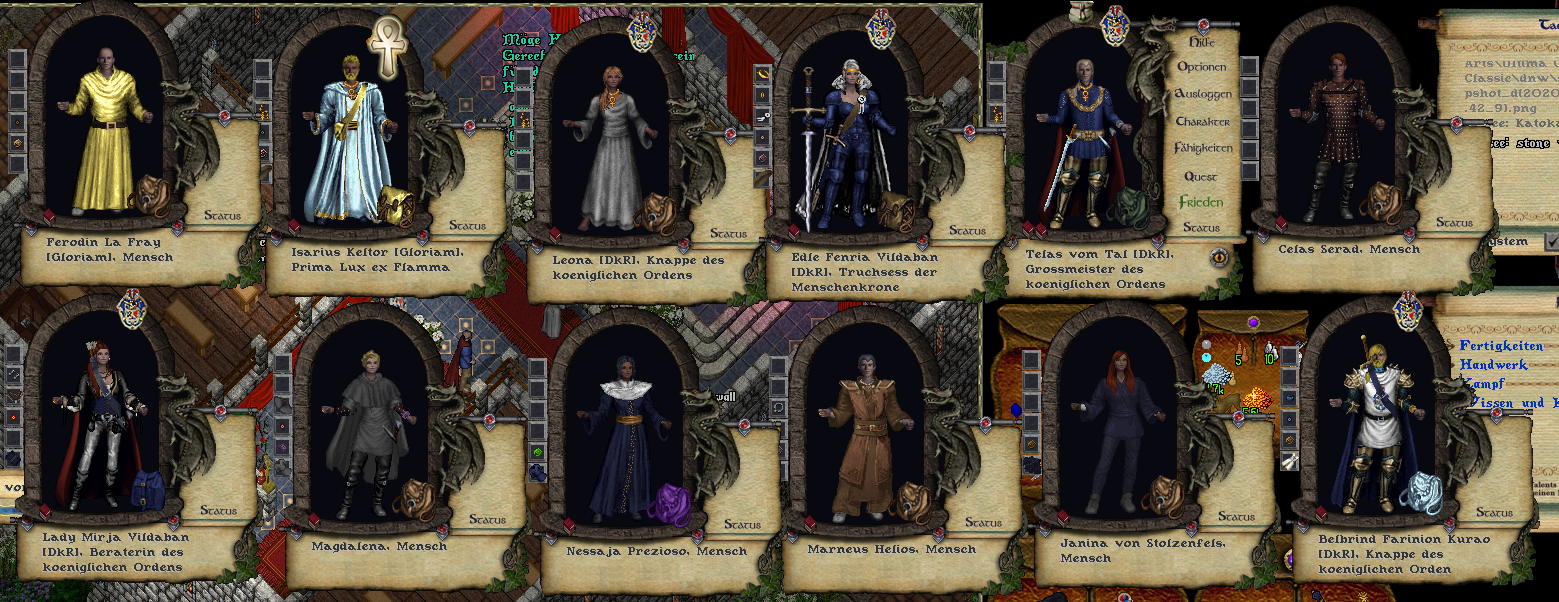Image resolution: width=1559 pixels, height=602 pixels.
Task: Open the Charakter sheet
Action: [1202, 121]
